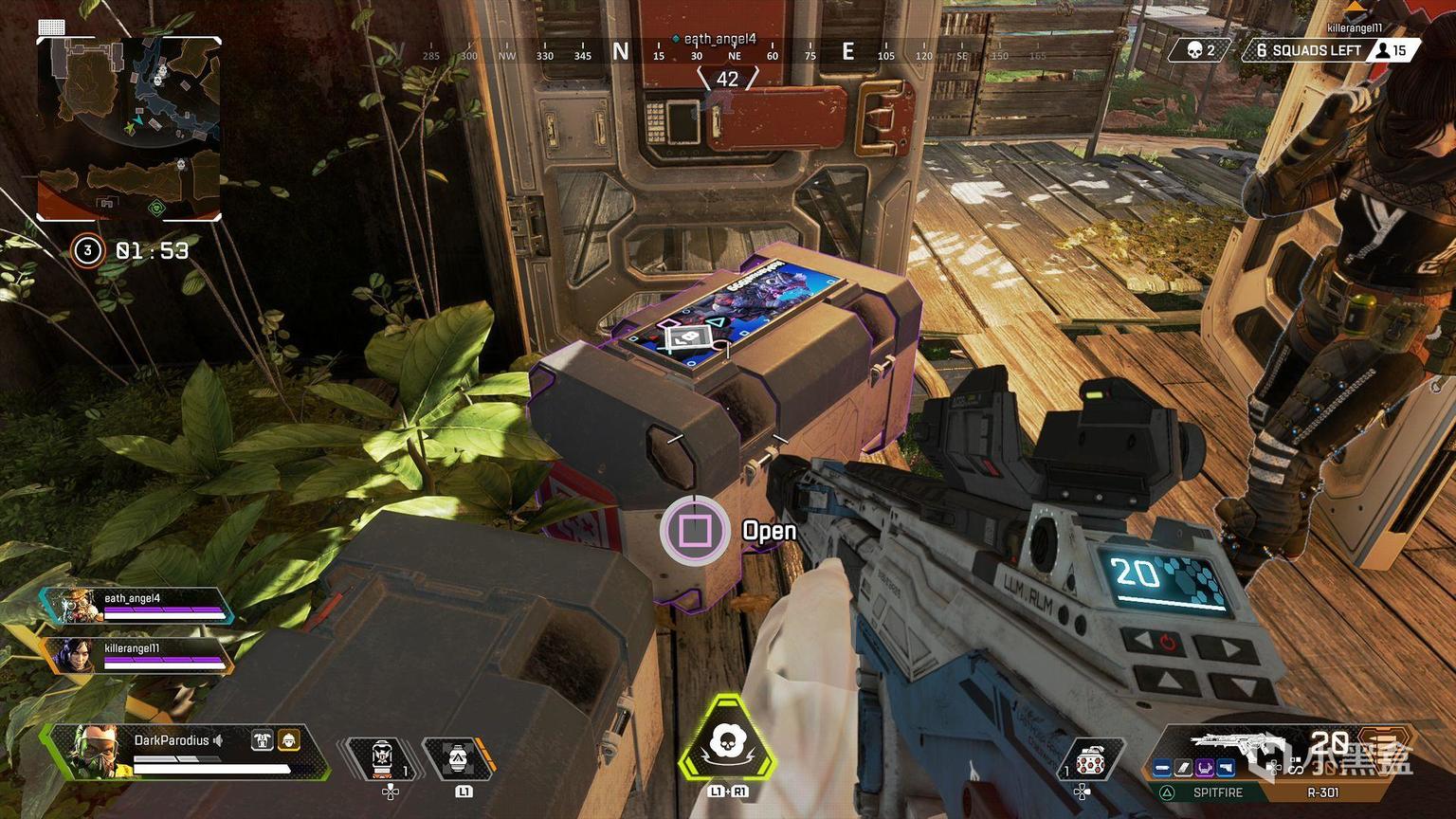This screenshot has height=819, width=1456.
Task: Click the orange helmet icon by DarkParodius
Action: pyautogui.click(x=288, y=740)
